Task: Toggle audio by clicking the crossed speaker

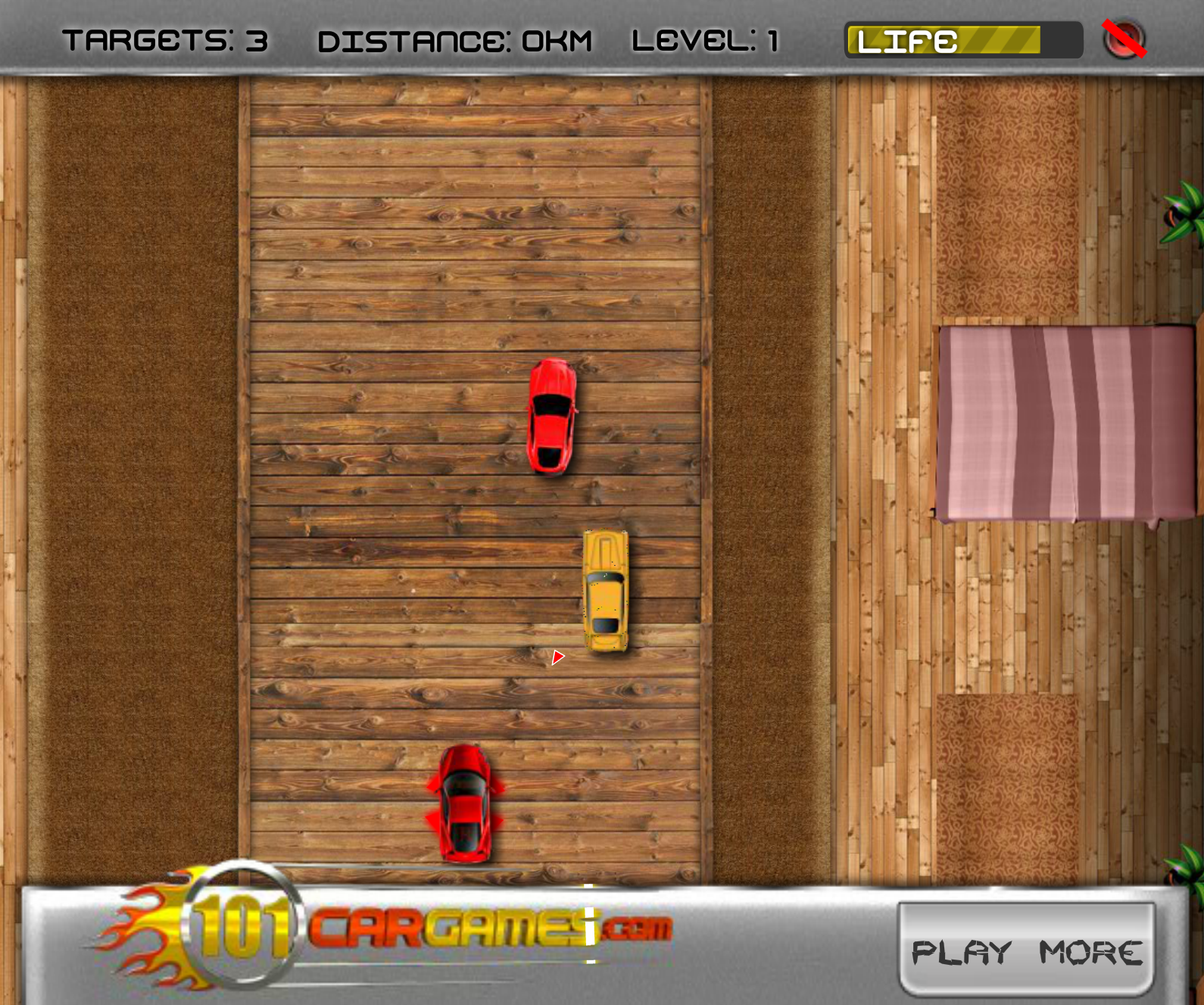Action: click(1122, 37)
